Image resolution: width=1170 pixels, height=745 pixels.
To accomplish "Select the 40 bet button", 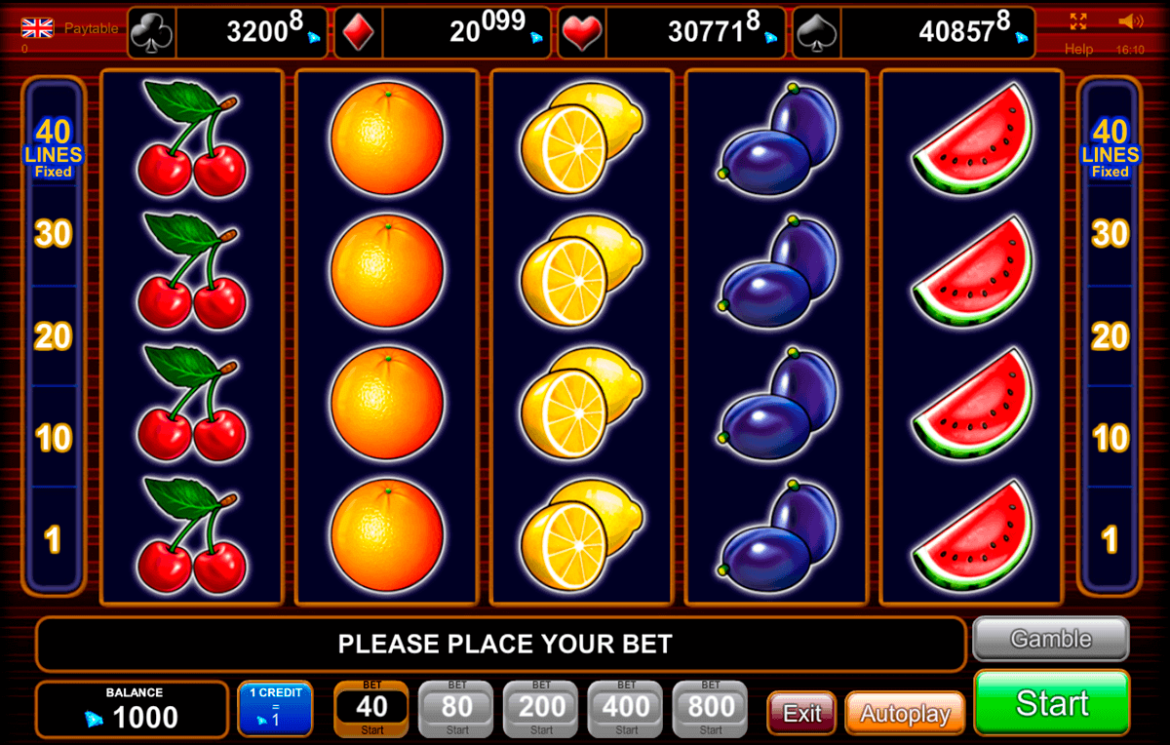I will [371, 709].
